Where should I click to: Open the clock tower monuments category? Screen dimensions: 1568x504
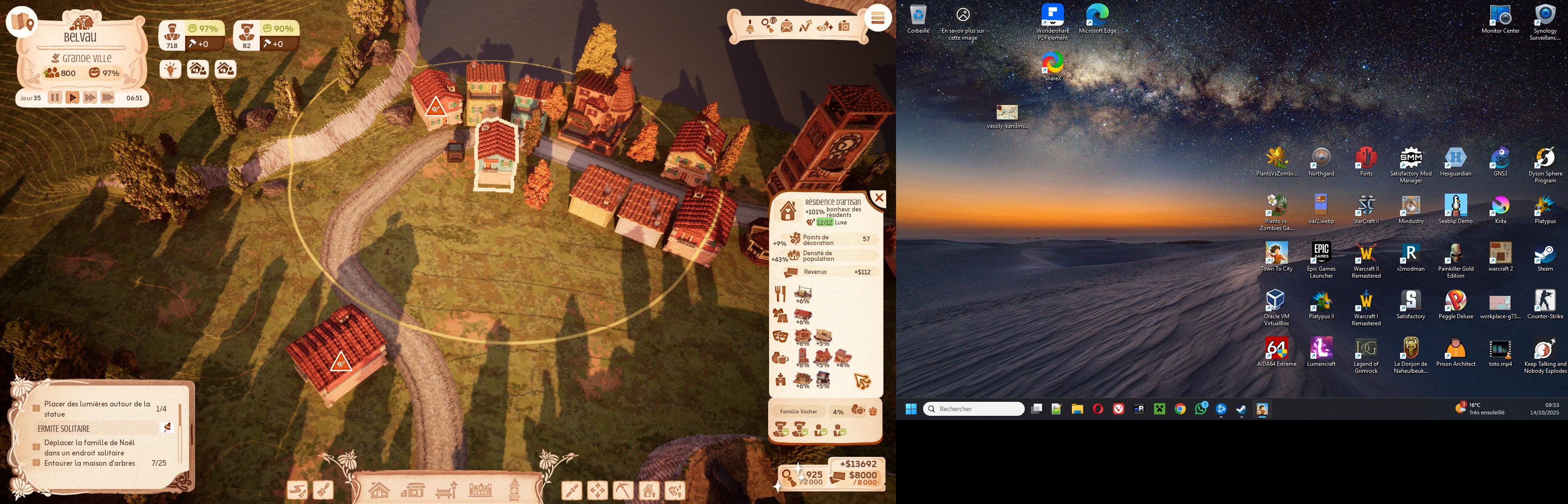(514, 490)
